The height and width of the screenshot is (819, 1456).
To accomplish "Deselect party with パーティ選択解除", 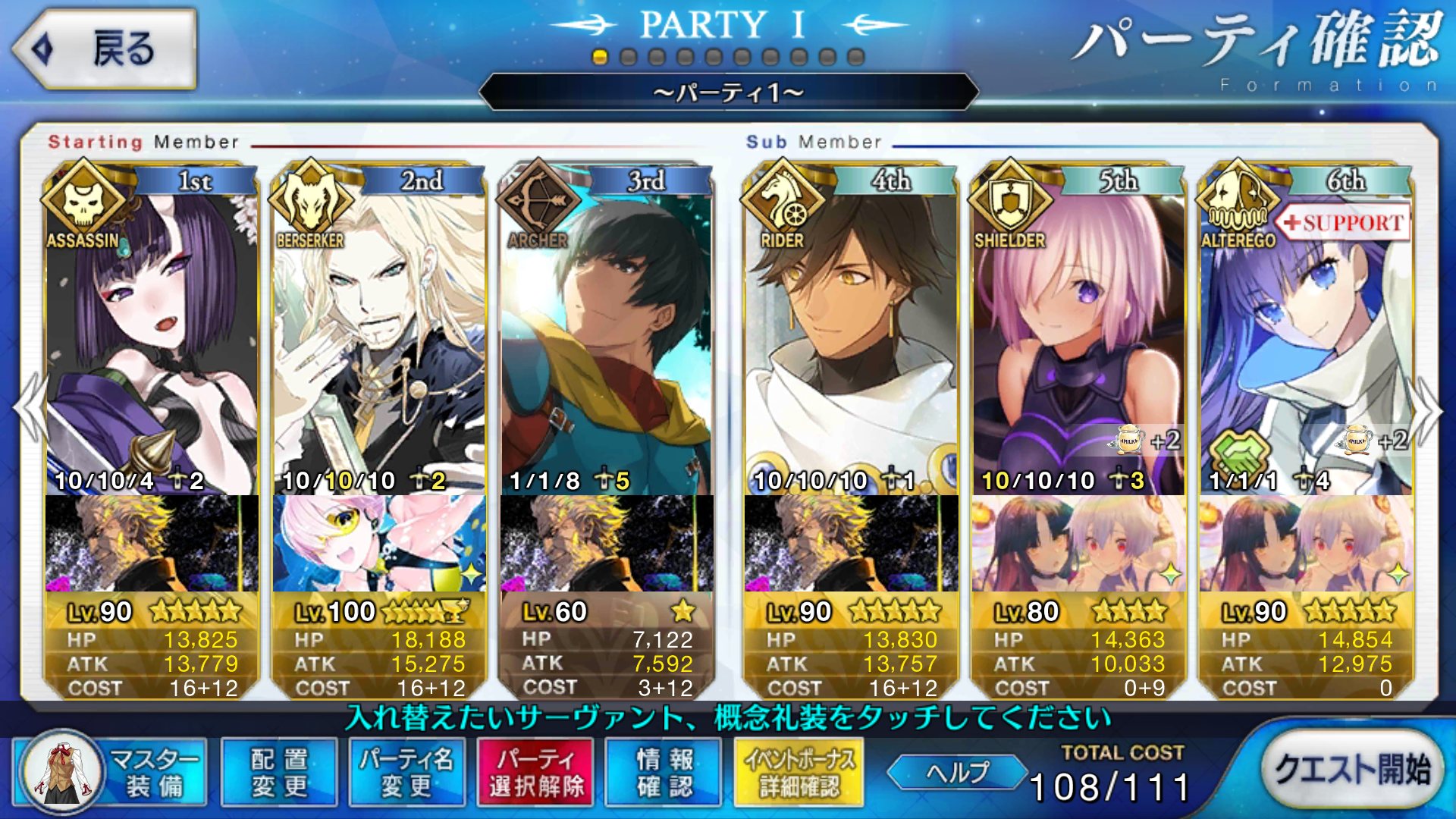I will pyautogui.click(x=536, y=772).
